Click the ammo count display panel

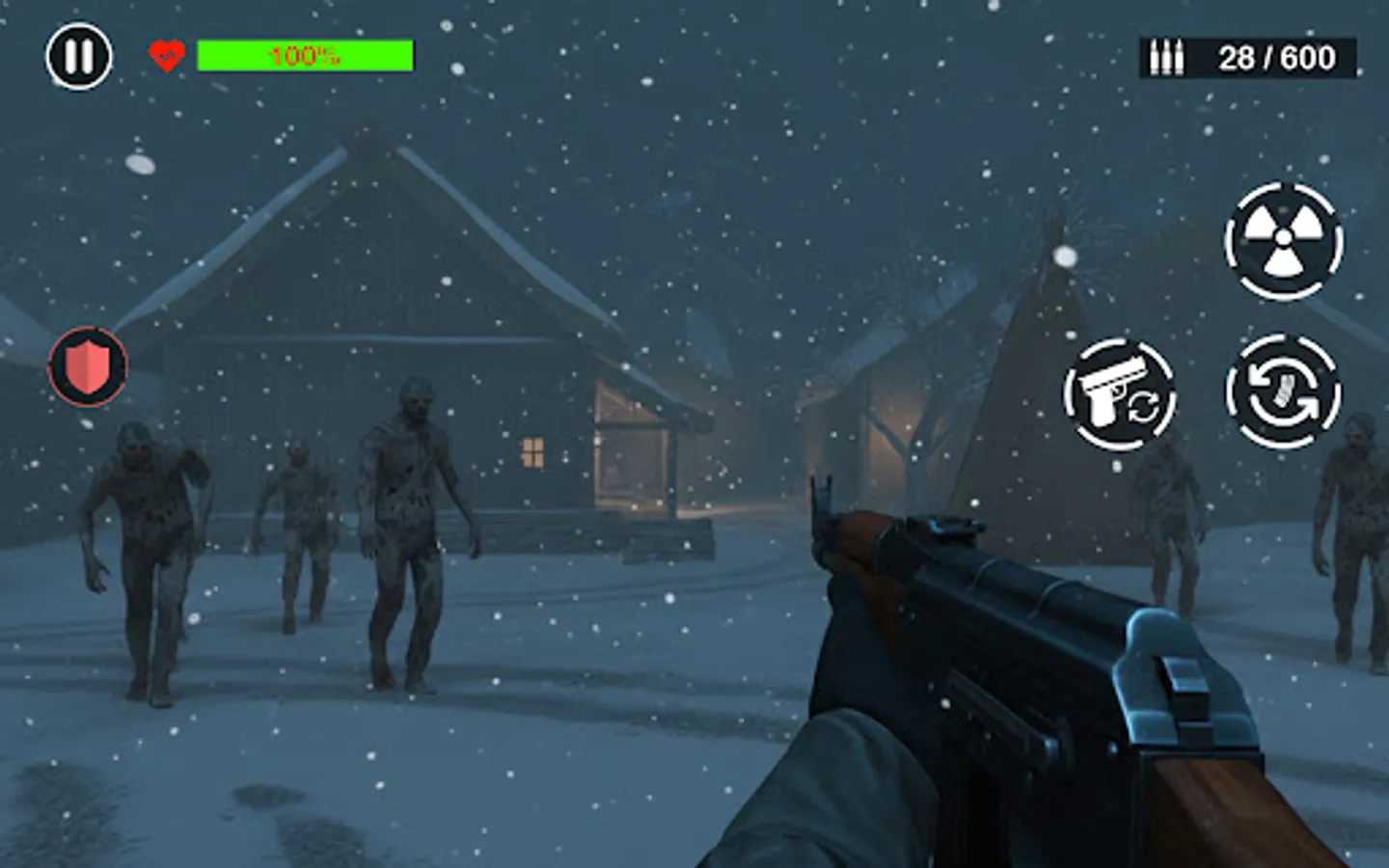coord(1244,56)
